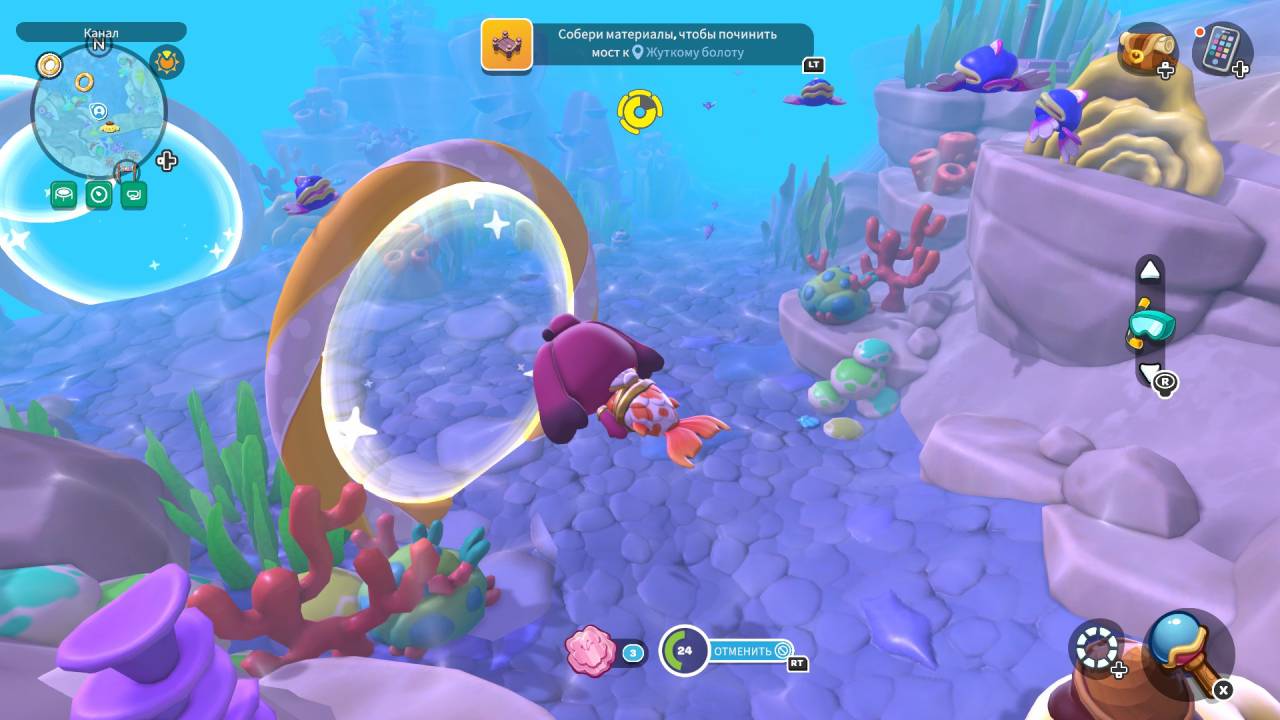Click the up arrow on the tool selector
Image resolution: width=1280 pixels, height=720 pixels.
(x=1150, y=270)
